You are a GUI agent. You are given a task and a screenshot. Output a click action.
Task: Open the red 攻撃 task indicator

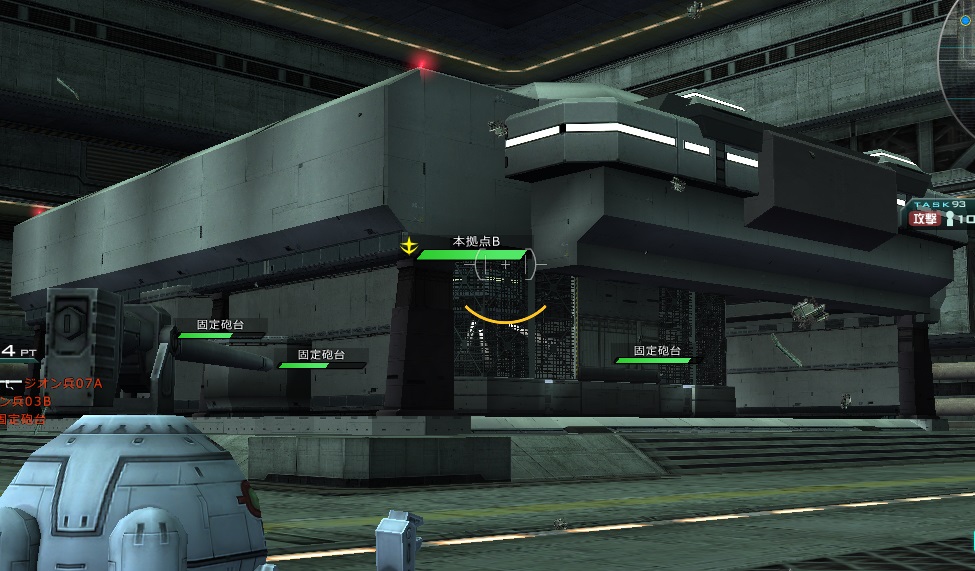[x=924, y=218]
